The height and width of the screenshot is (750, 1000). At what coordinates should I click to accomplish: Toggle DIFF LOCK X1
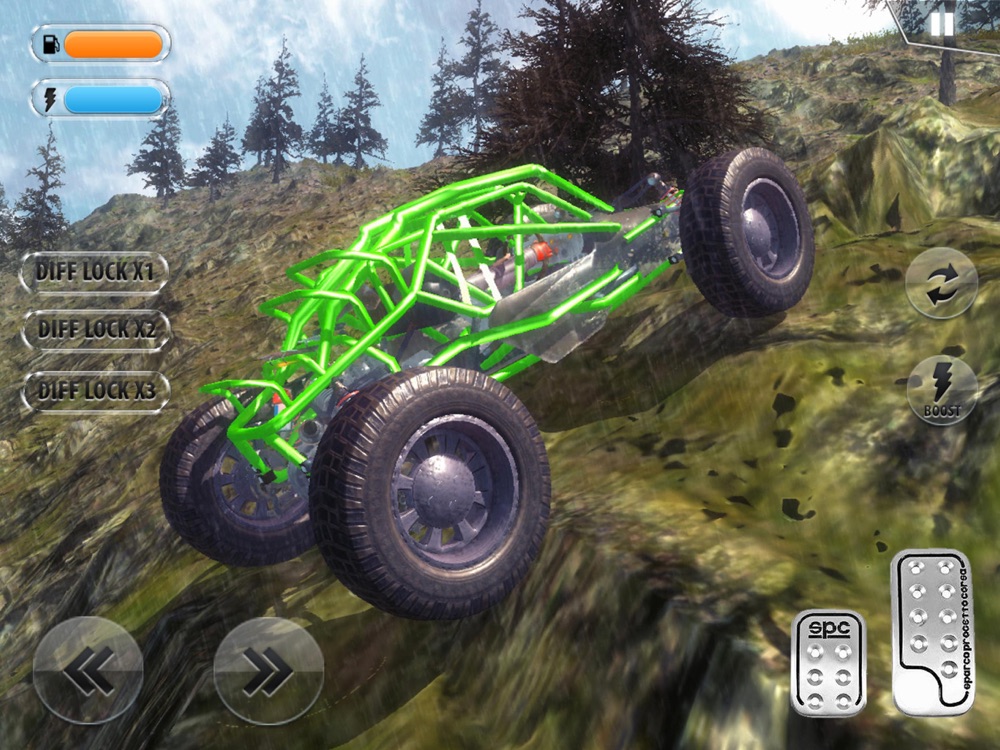(95, 272)
